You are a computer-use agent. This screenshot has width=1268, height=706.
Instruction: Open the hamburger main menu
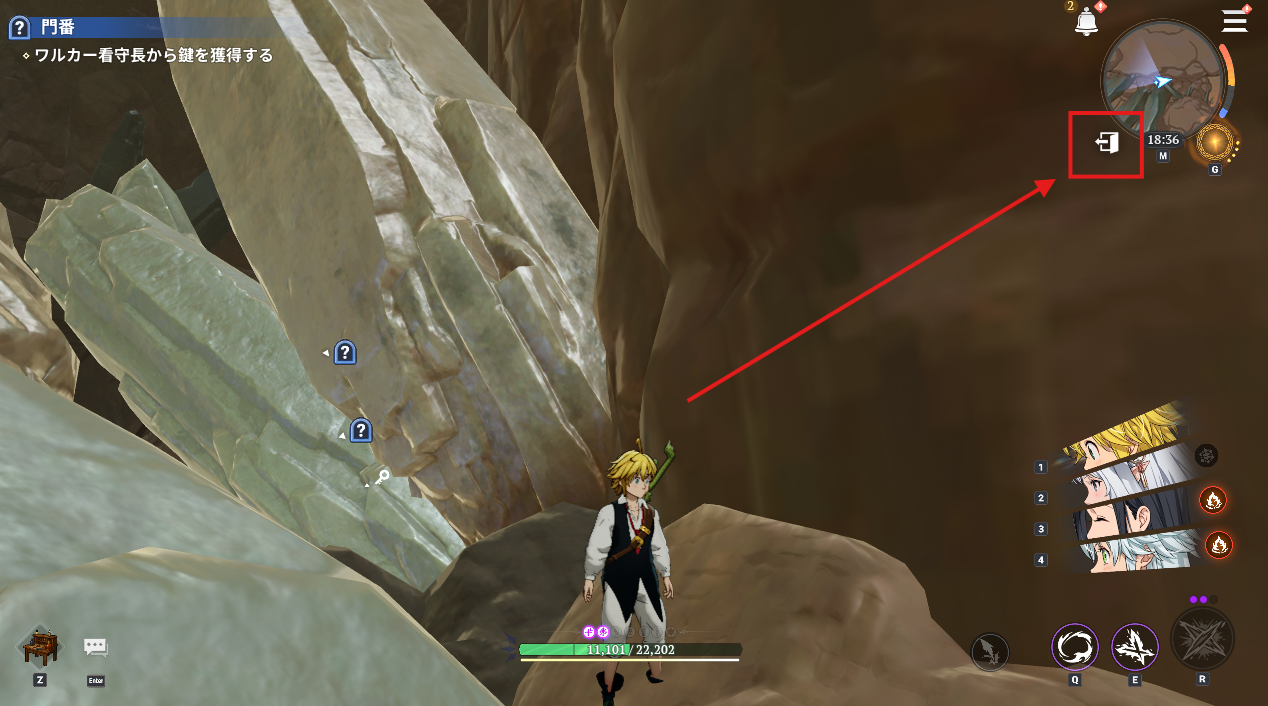(x=1235, y=21)
